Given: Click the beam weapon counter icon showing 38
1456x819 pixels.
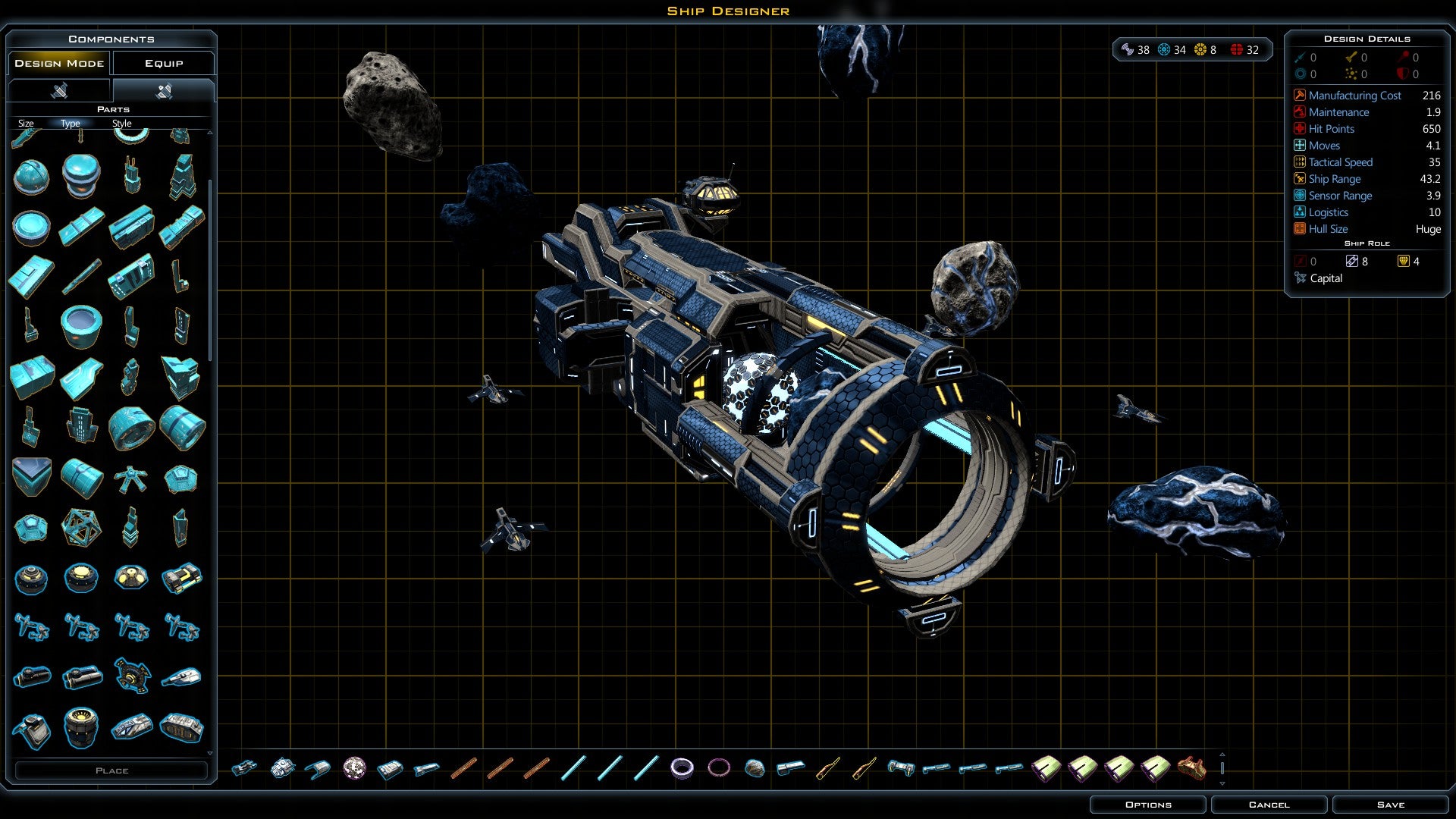Looking at the screenshot, I should click(x=1127, y=49).
